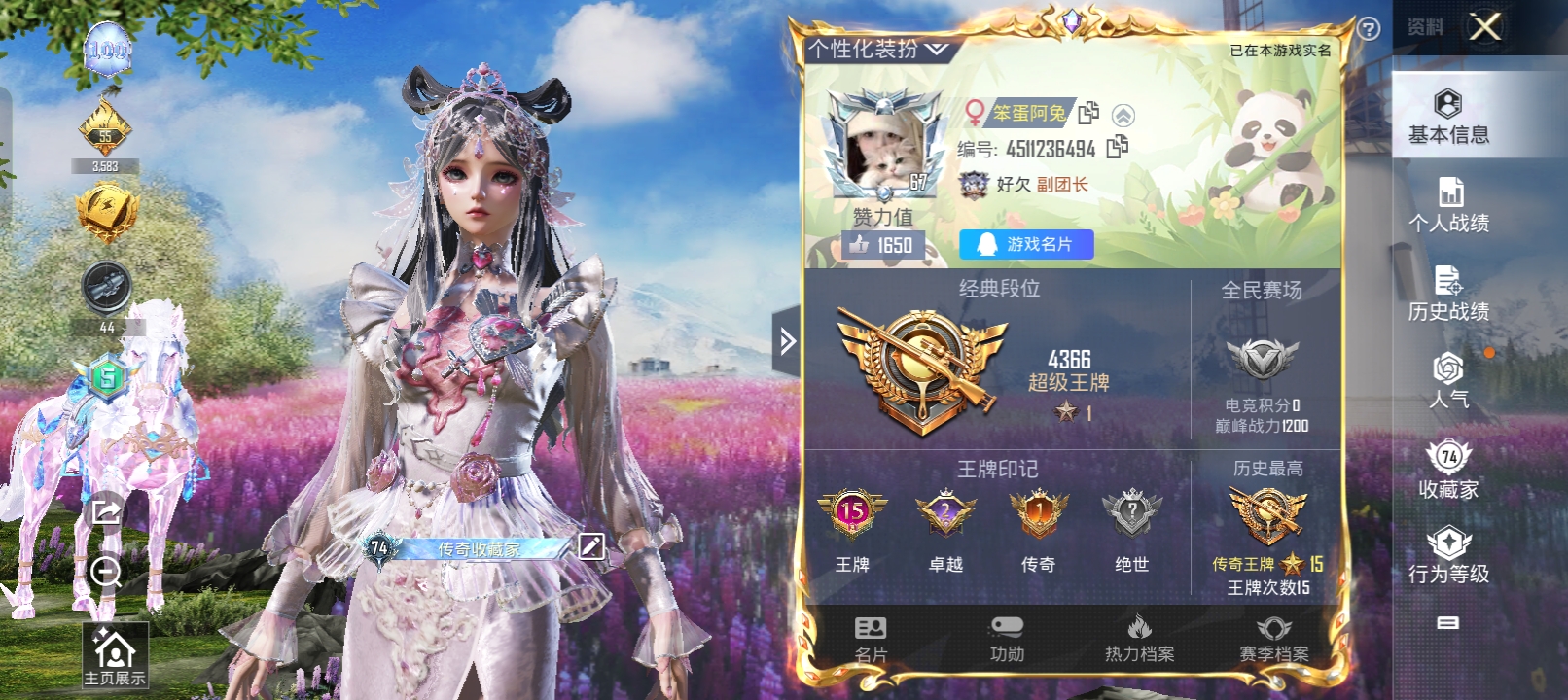The height and width of the screenshot is (700, 1568).
Task: Copy the player name 笨蛋阿兔
Action: click(x=1087, y=114)
